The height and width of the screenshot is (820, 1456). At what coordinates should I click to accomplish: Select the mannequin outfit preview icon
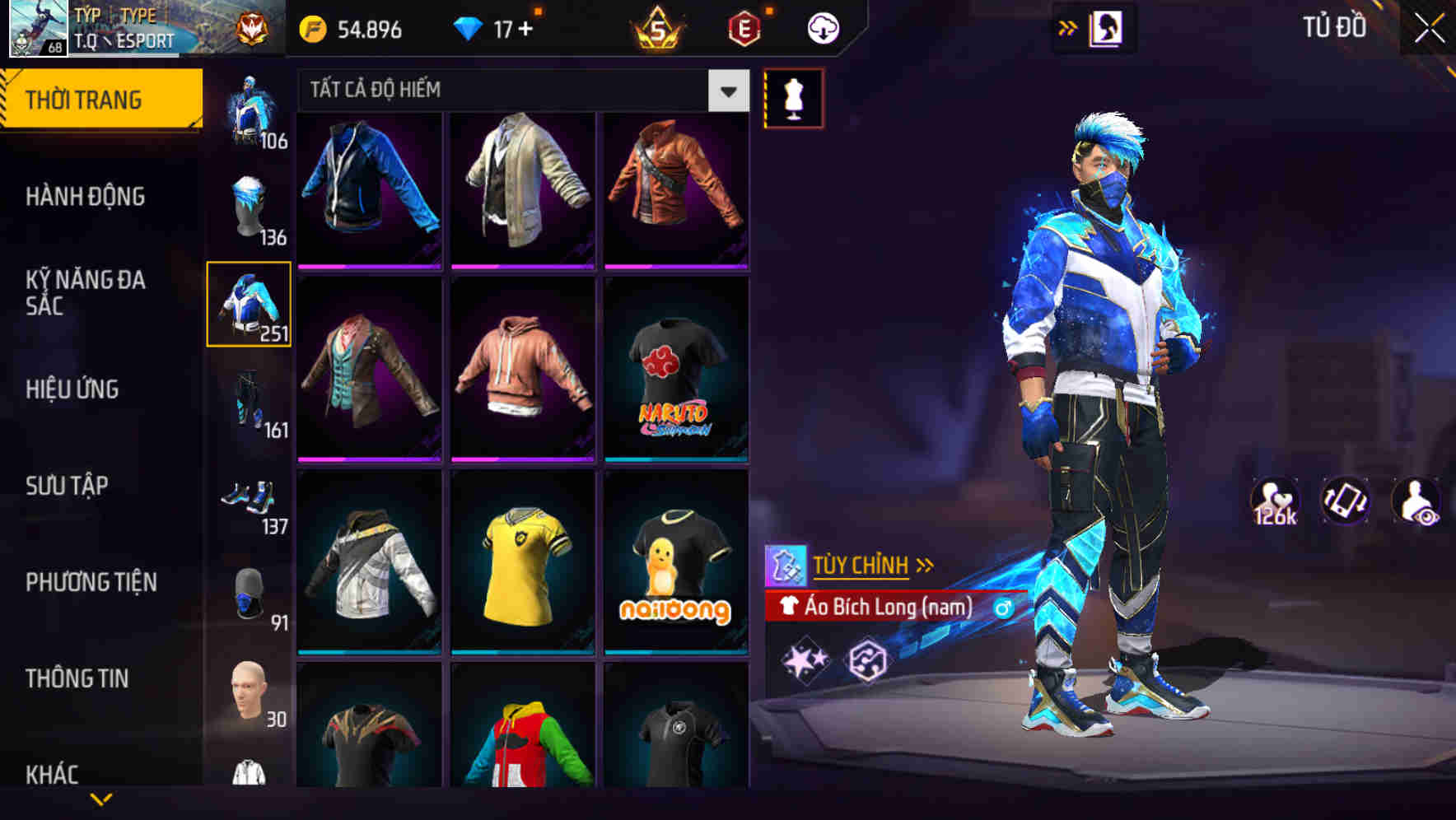pyautogui.click(x=793, y=96)
